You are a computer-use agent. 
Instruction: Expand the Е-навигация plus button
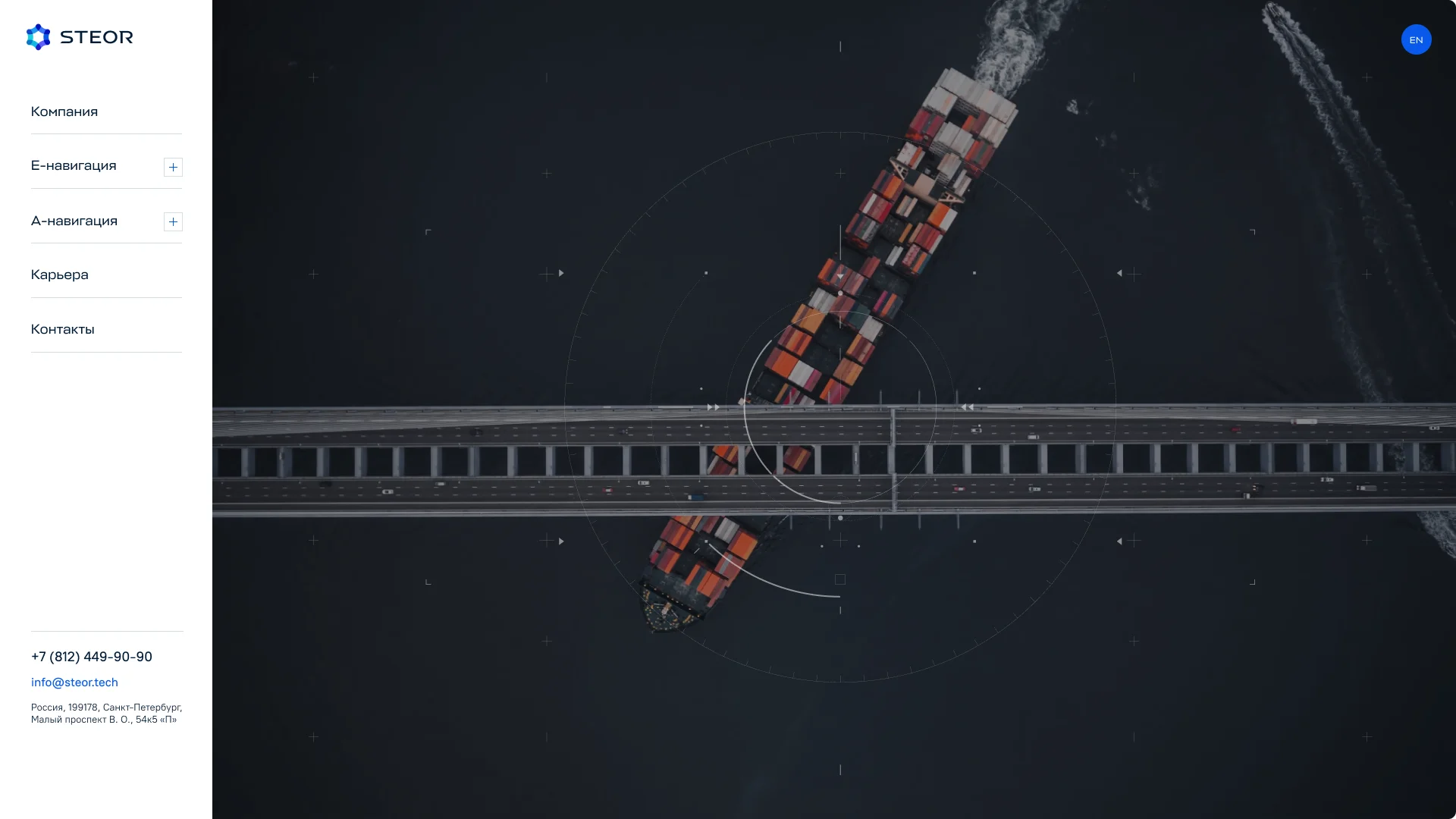173,167
